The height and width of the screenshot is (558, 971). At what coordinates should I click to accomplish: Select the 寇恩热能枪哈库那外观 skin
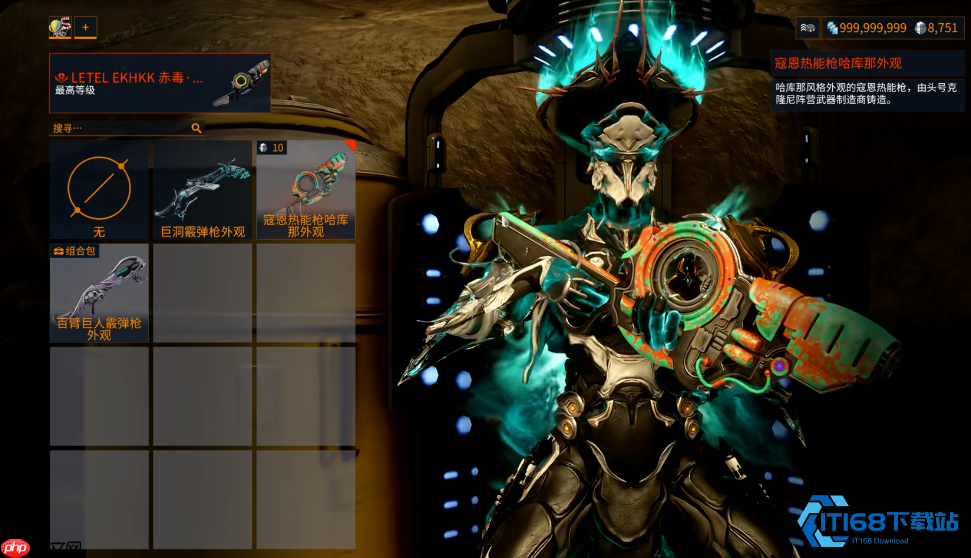tap(306, 190)
